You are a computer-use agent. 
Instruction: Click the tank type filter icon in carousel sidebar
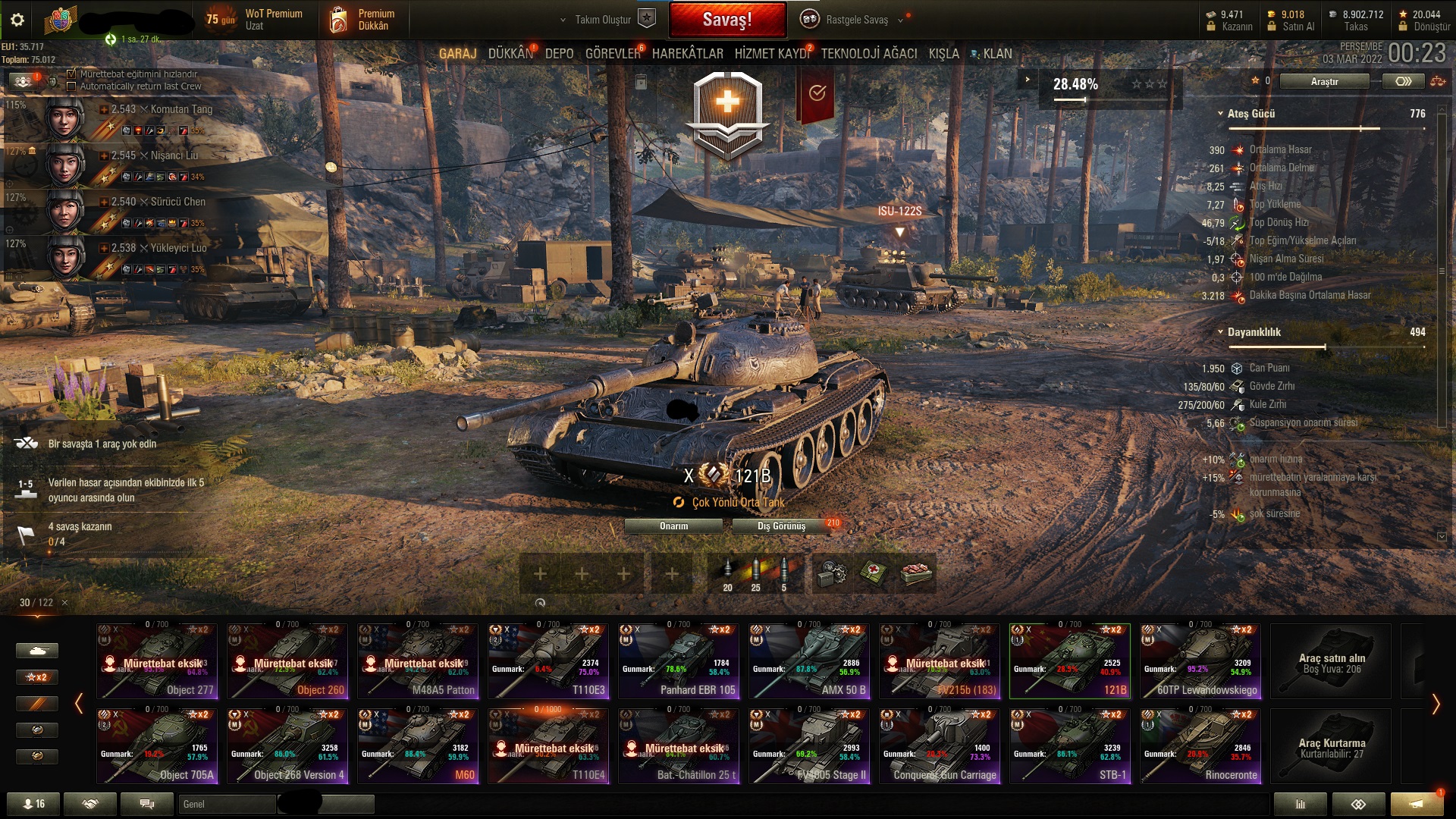36,651
